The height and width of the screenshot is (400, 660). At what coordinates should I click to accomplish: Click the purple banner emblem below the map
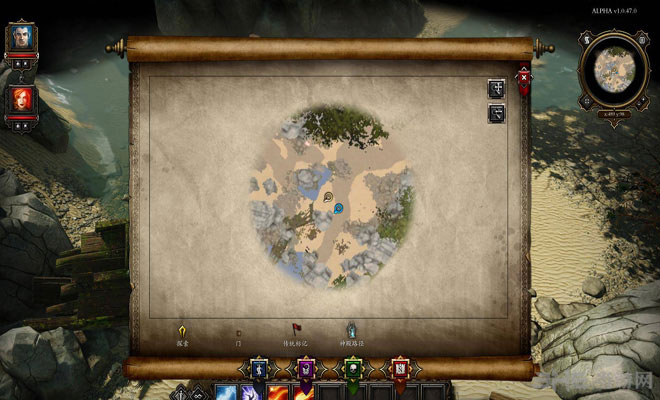click(x=304, y=369)
